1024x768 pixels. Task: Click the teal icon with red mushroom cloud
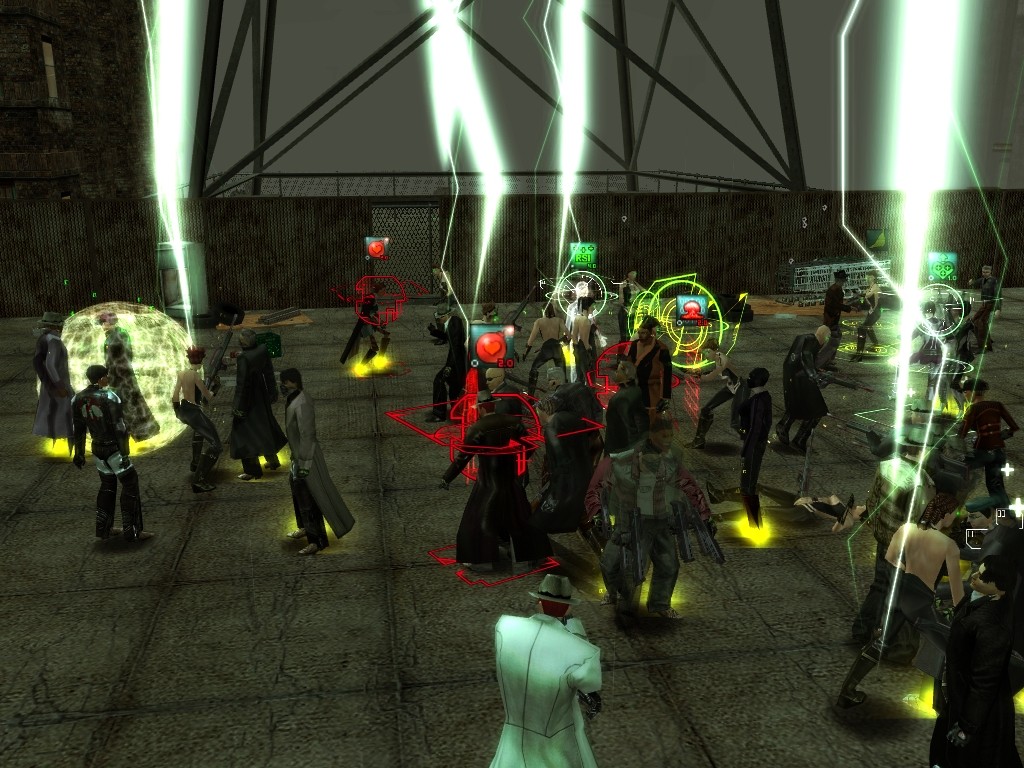690,309
